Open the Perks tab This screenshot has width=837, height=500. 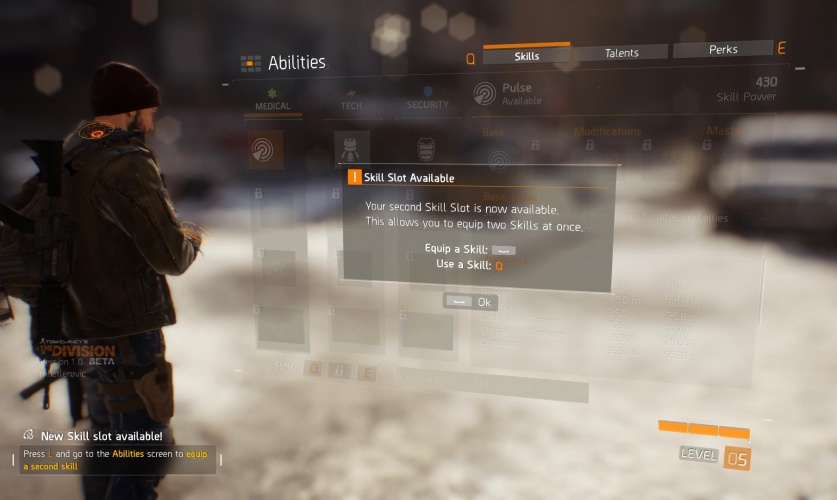[722, 50]
